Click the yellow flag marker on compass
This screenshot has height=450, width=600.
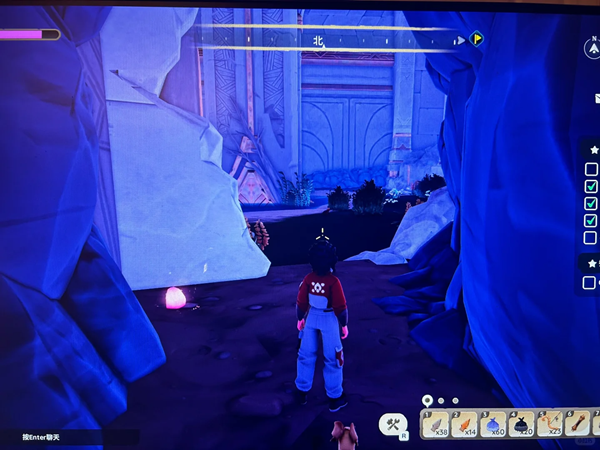477,39
